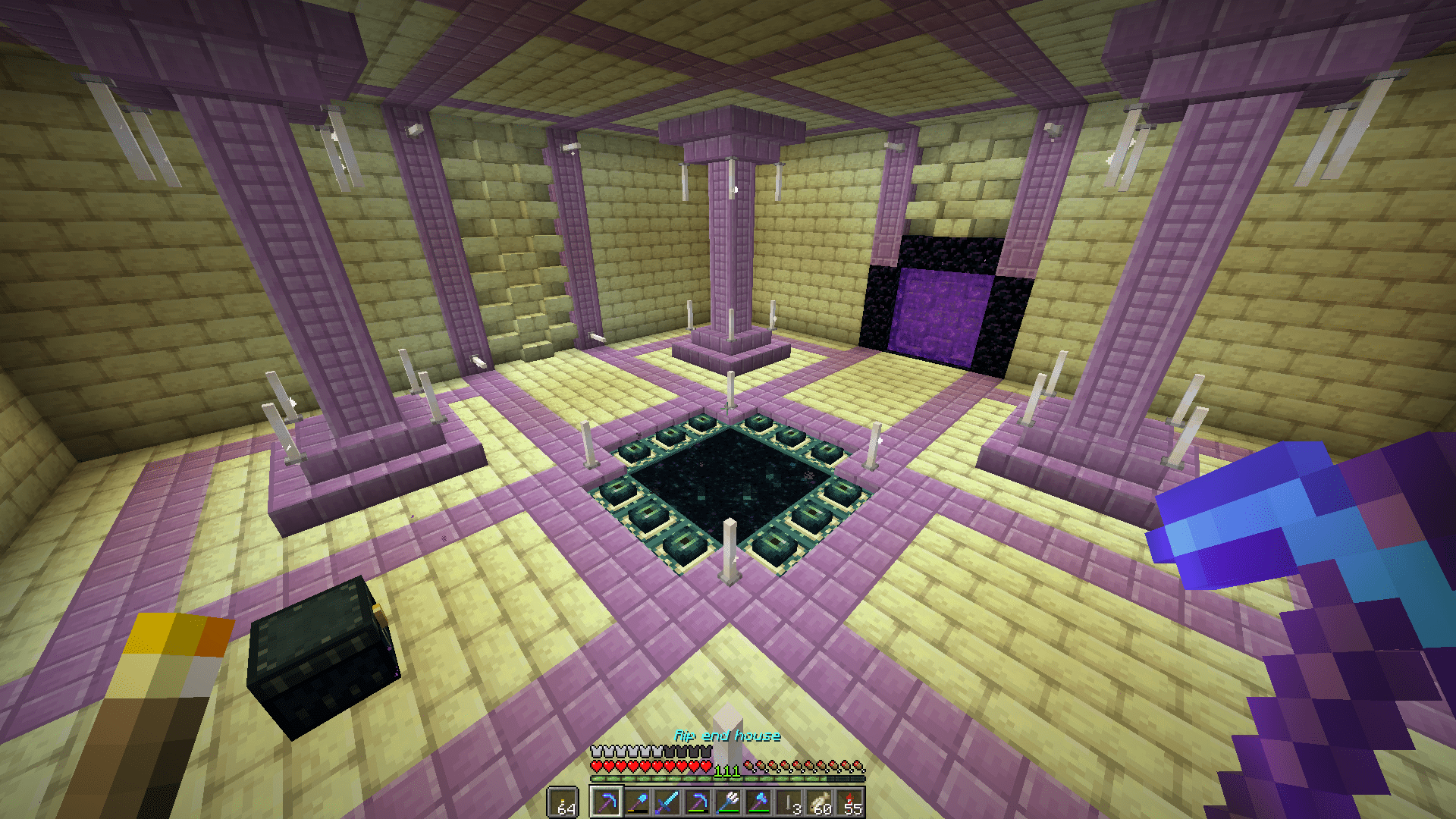The width and height of the screenshot is (1456, 819).
Task: Click the leftmost heart on the health bar
Action: pos(596,766)
